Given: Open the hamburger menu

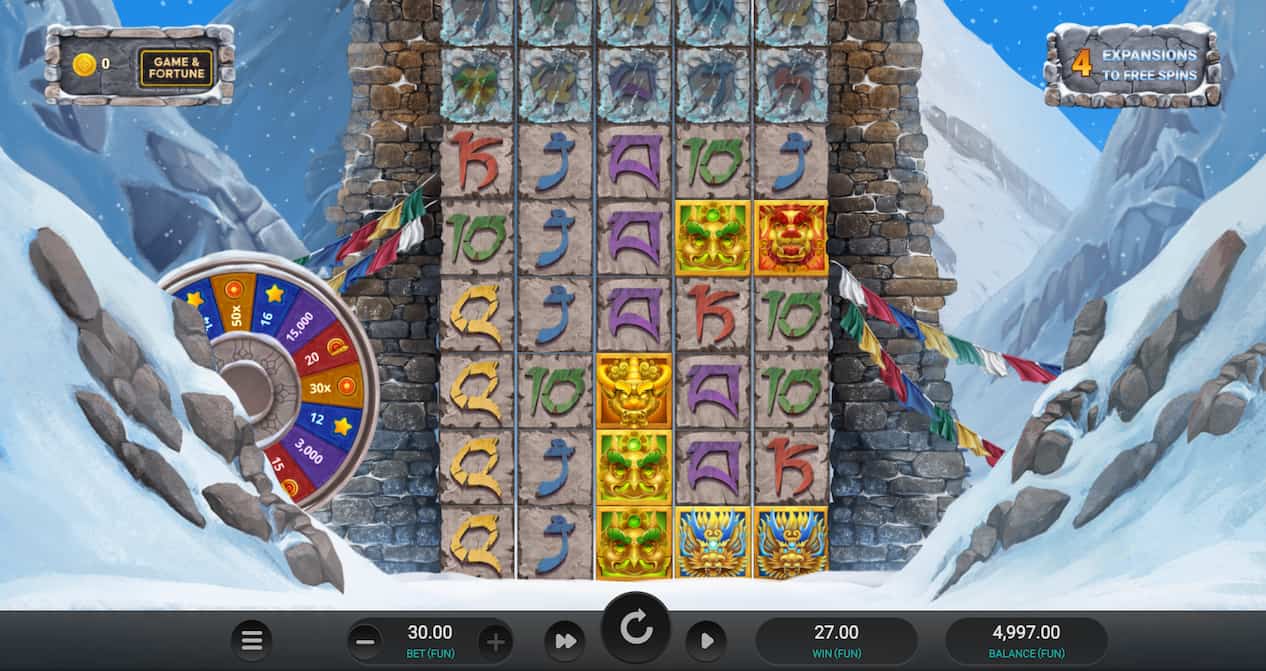Looking at the screenshot, I should coord(252,640).
